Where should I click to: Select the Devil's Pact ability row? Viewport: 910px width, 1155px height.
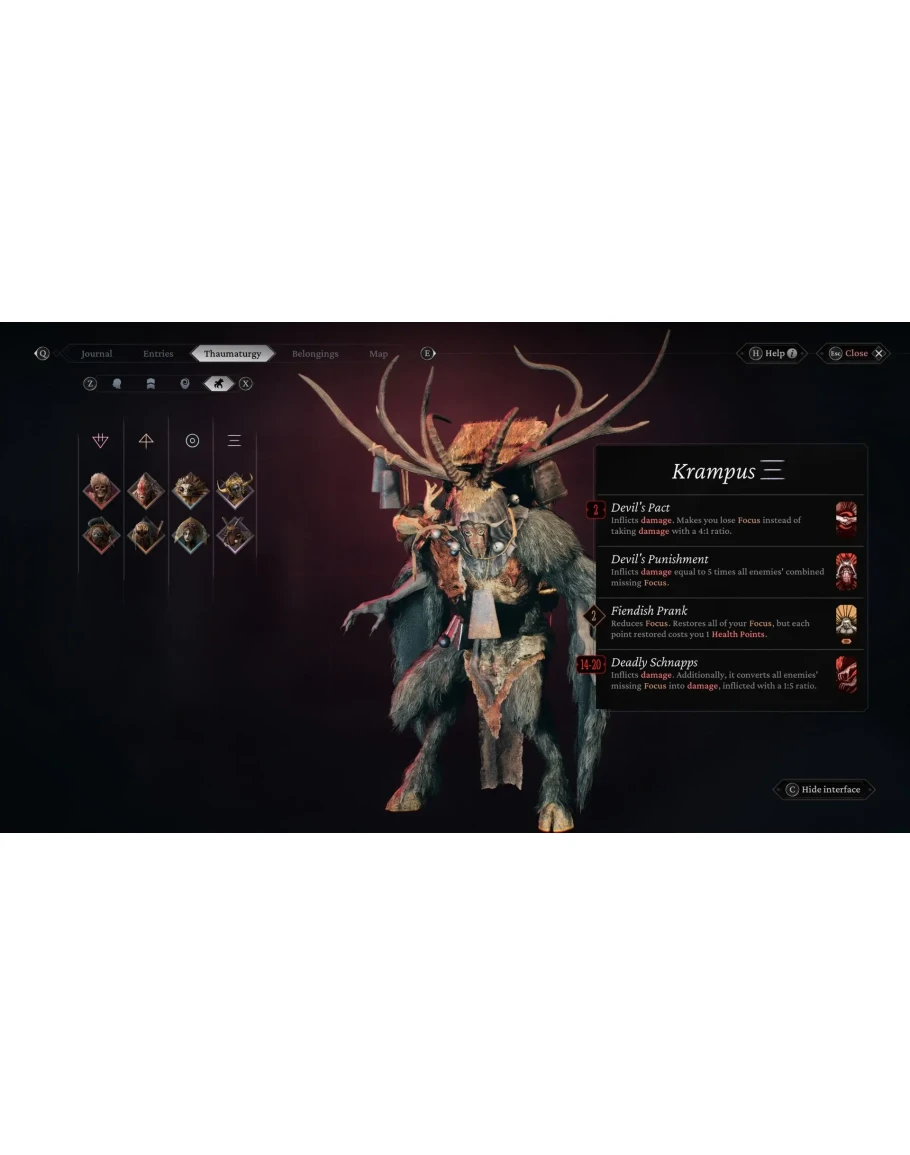click(722, 520)
